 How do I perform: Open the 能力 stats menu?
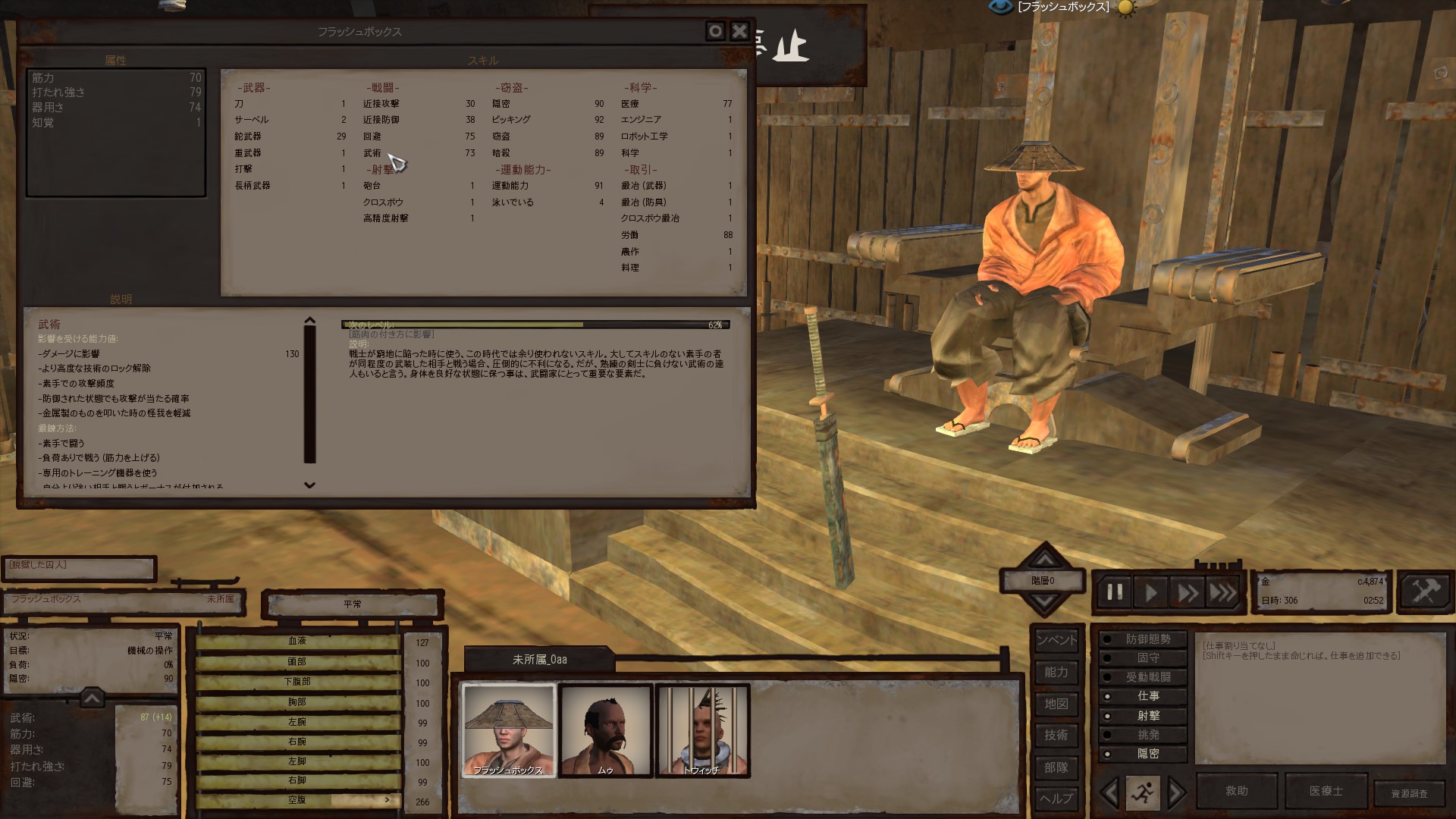click(x=1056, y=673)
